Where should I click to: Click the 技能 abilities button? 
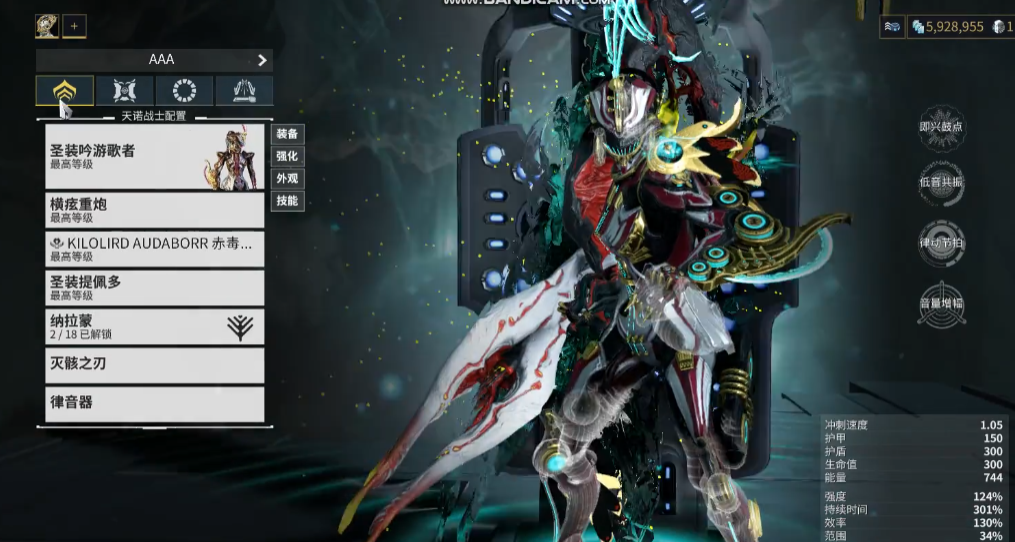(x=287, y=201)
